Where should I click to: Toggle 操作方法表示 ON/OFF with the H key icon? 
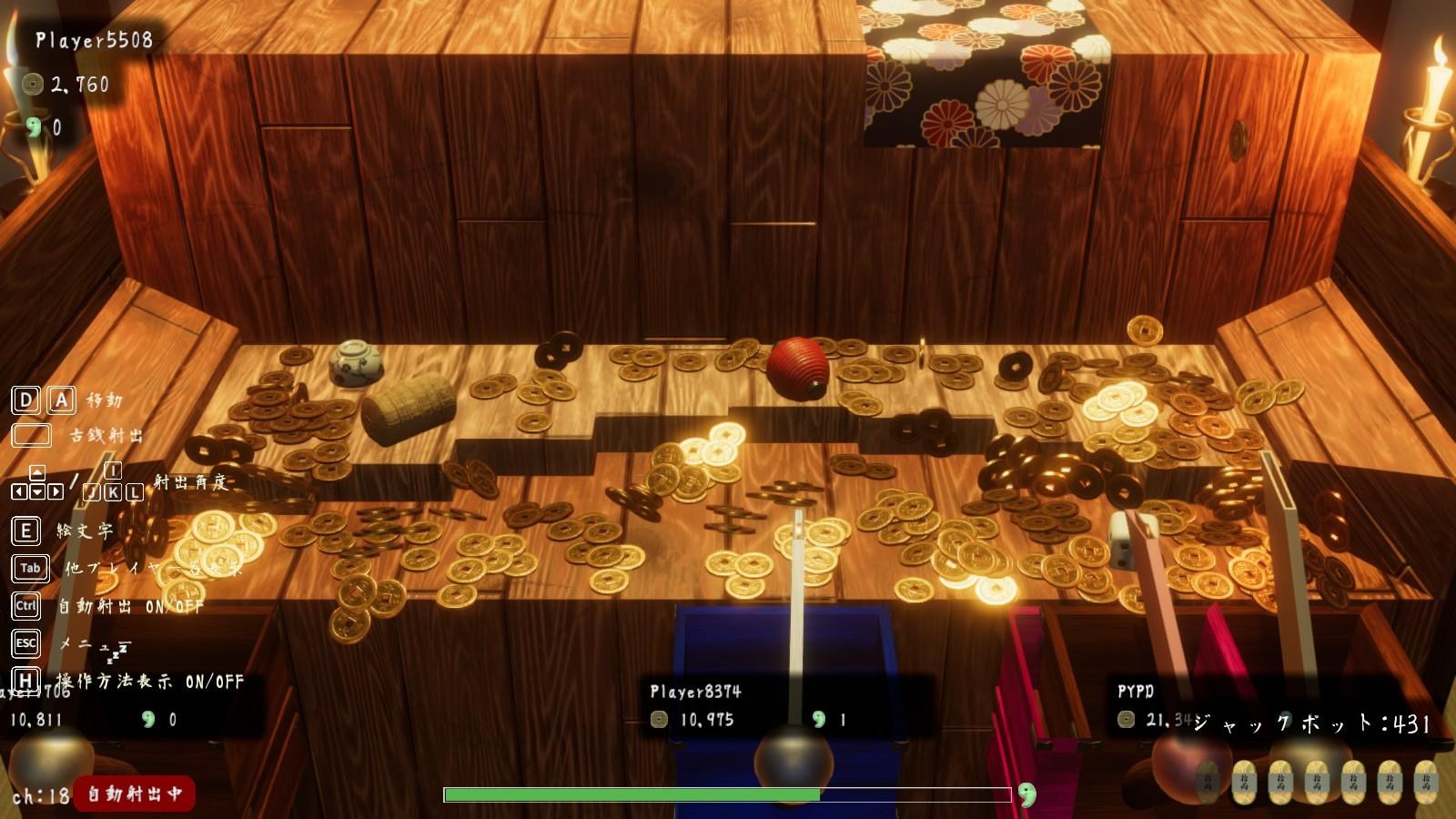[25, 678]
